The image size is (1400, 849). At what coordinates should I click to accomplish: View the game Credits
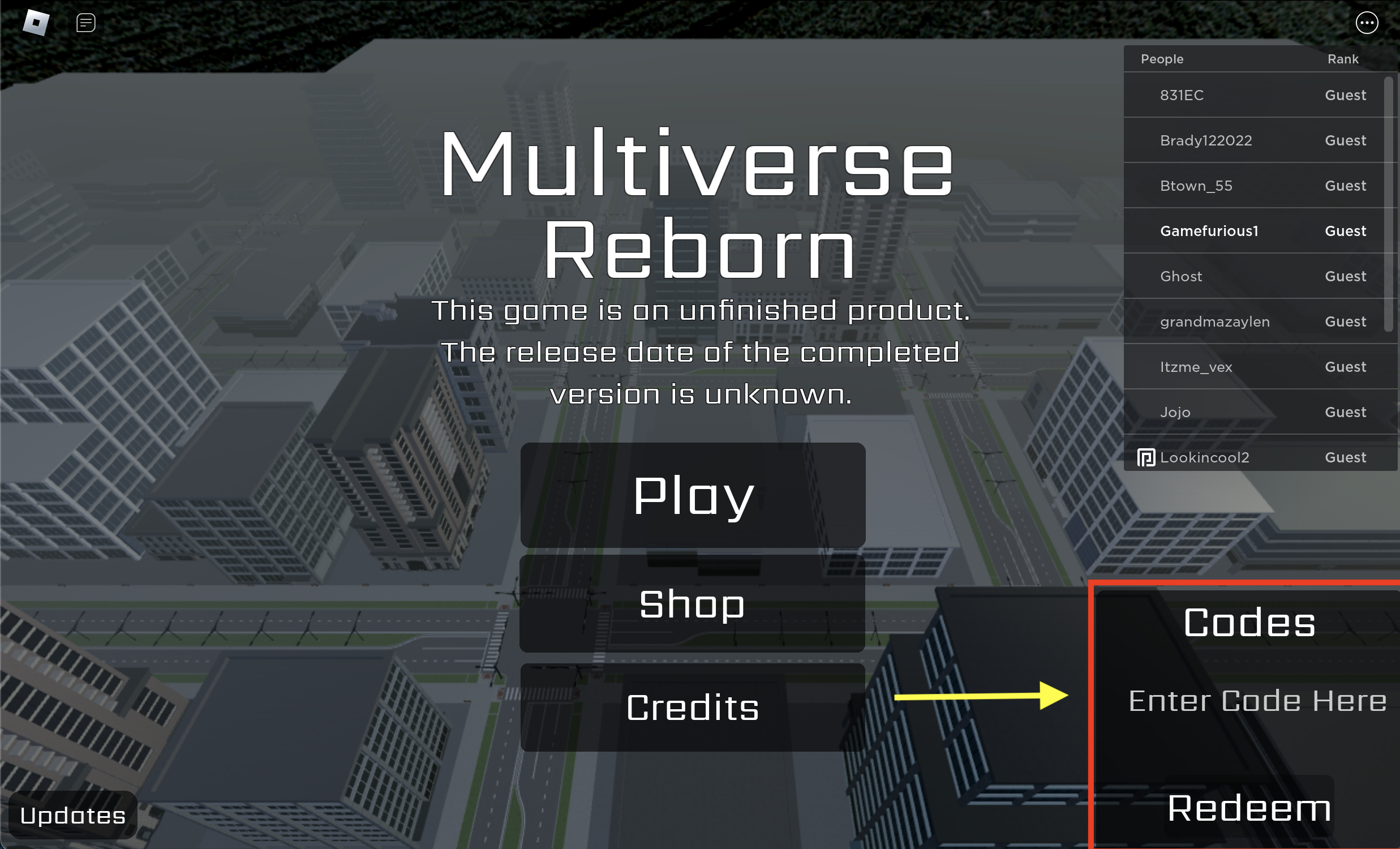(x=693, y=707)
